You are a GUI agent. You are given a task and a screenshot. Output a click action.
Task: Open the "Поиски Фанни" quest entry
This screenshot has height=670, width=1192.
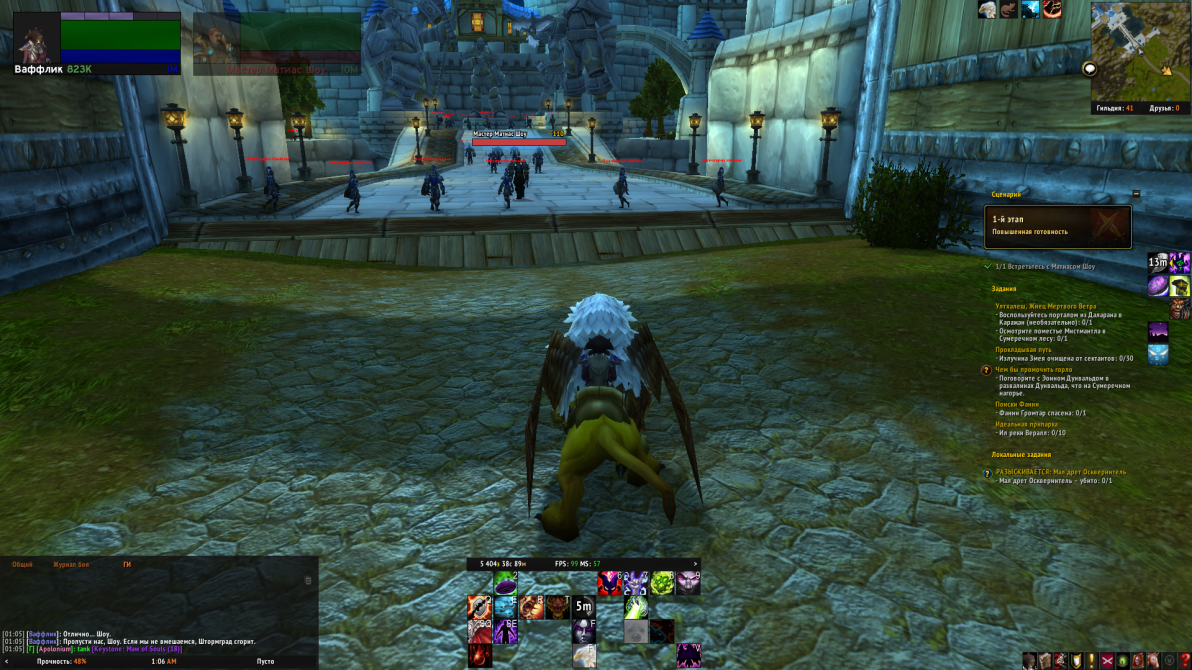click(1017, 404)
